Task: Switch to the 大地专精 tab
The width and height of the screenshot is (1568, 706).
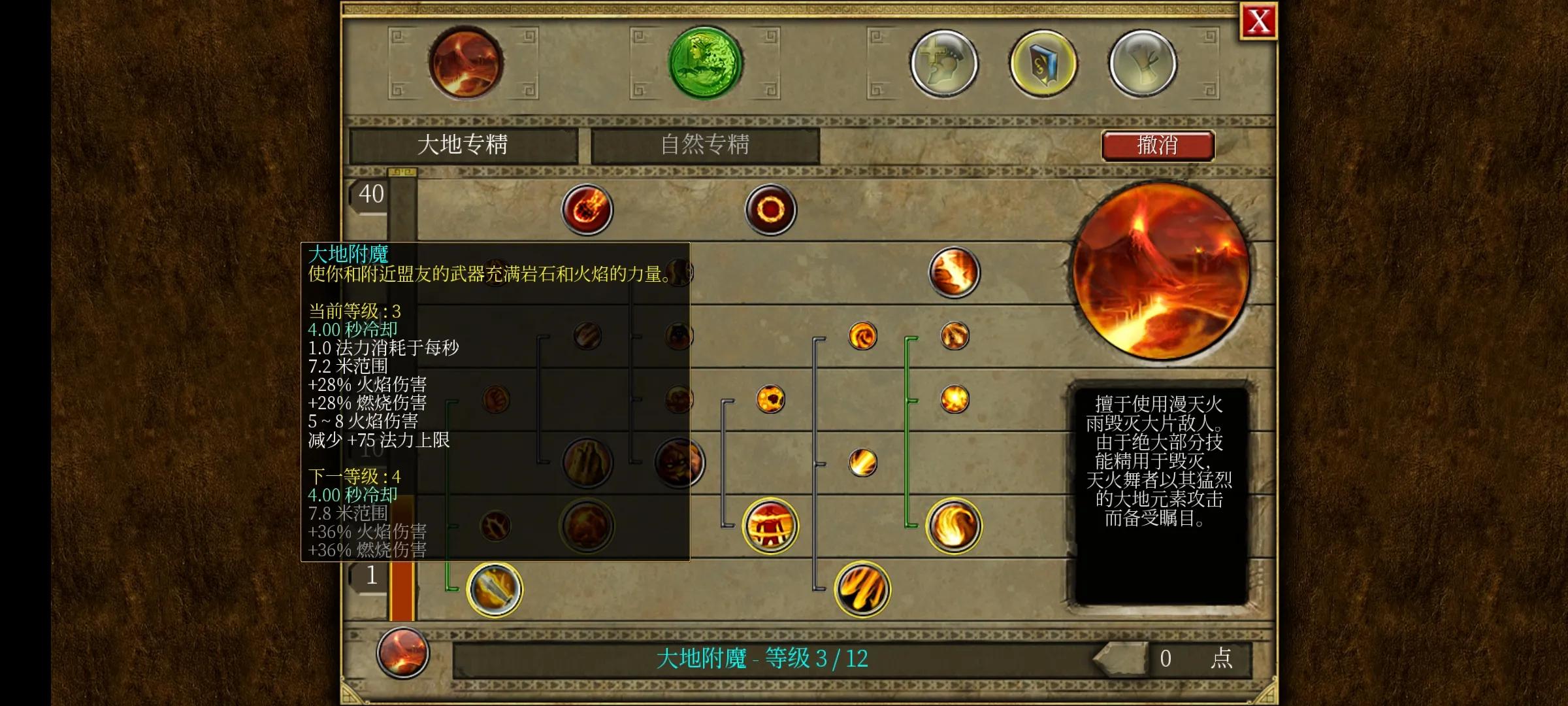Action: [x=465, y=145]
